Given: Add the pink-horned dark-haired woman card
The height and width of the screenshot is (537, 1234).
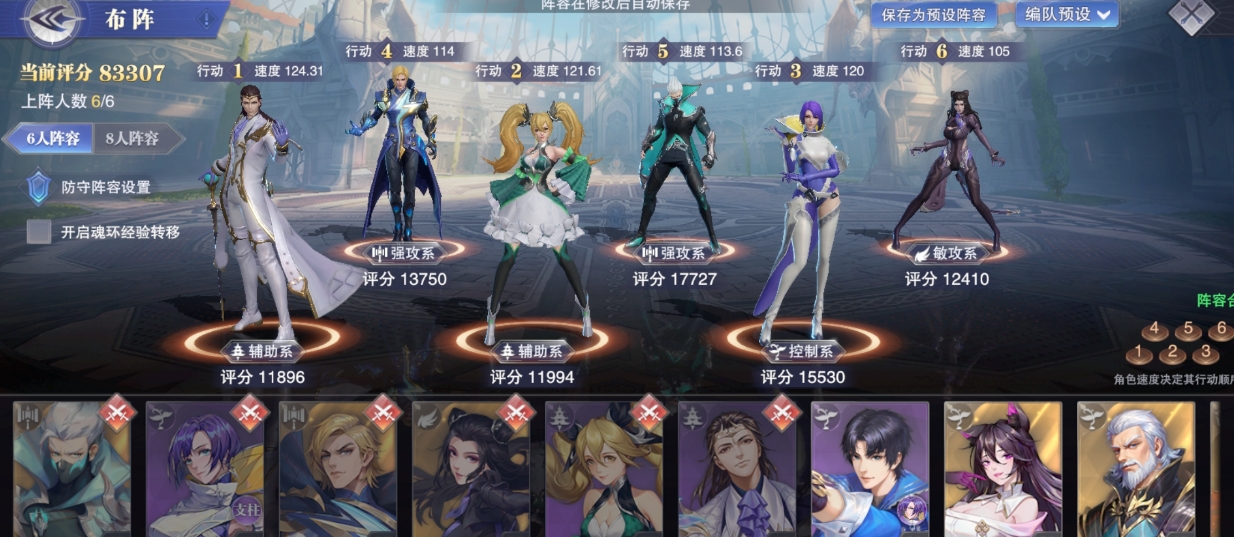Looking at the screenshot, I should pyautogui.click(x=1003, y=469).
